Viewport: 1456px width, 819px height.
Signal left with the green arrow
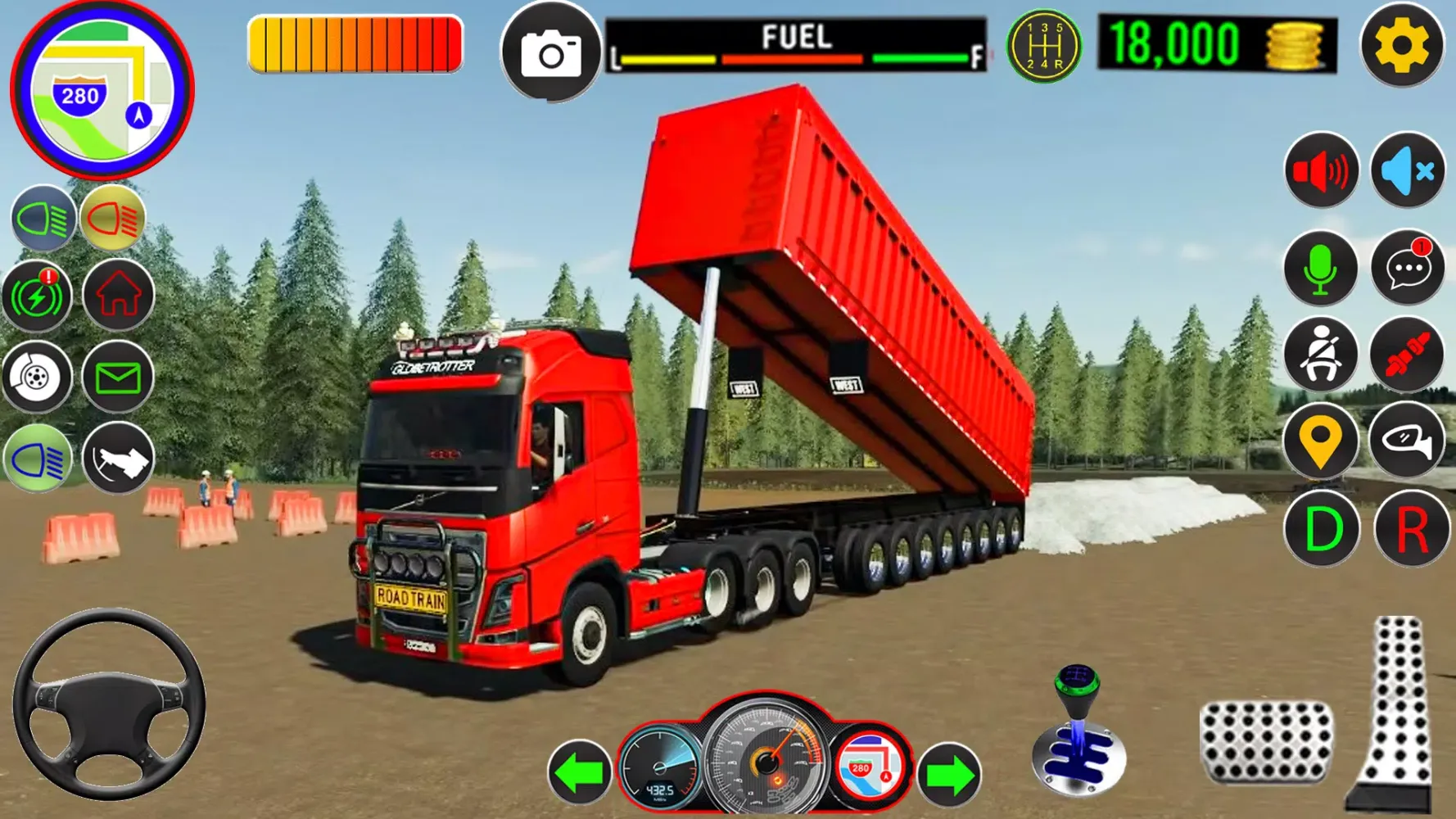(580, 772)
